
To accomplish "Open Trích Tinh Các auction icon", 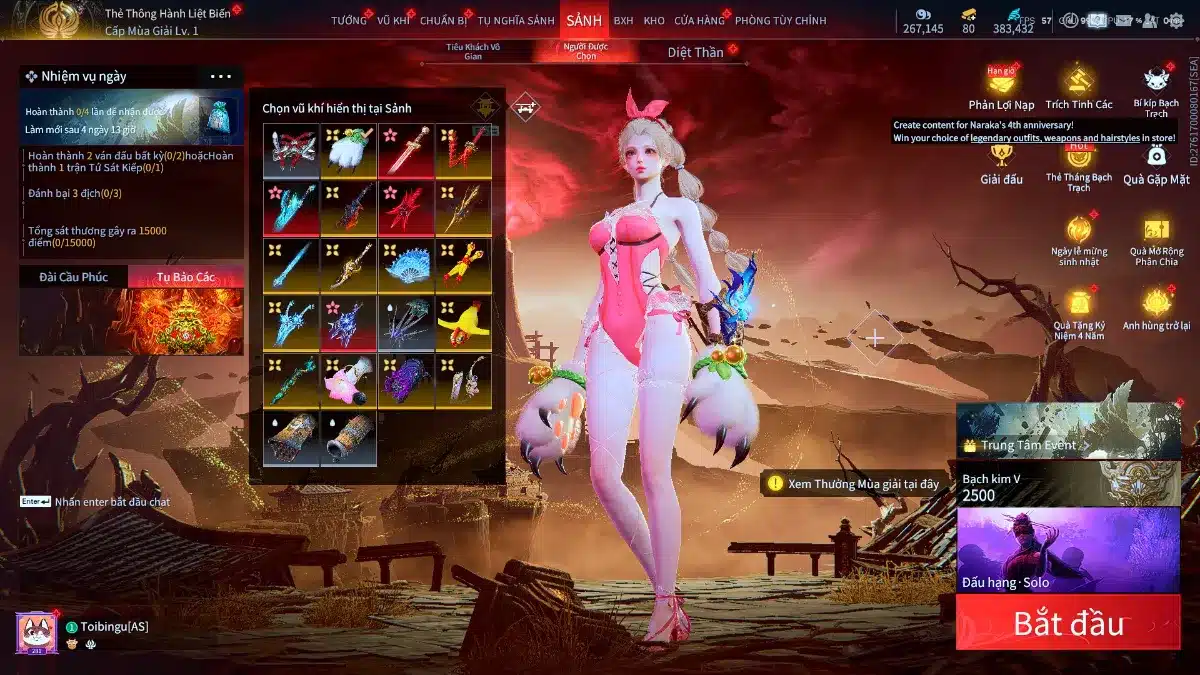I will (1078, 88).
